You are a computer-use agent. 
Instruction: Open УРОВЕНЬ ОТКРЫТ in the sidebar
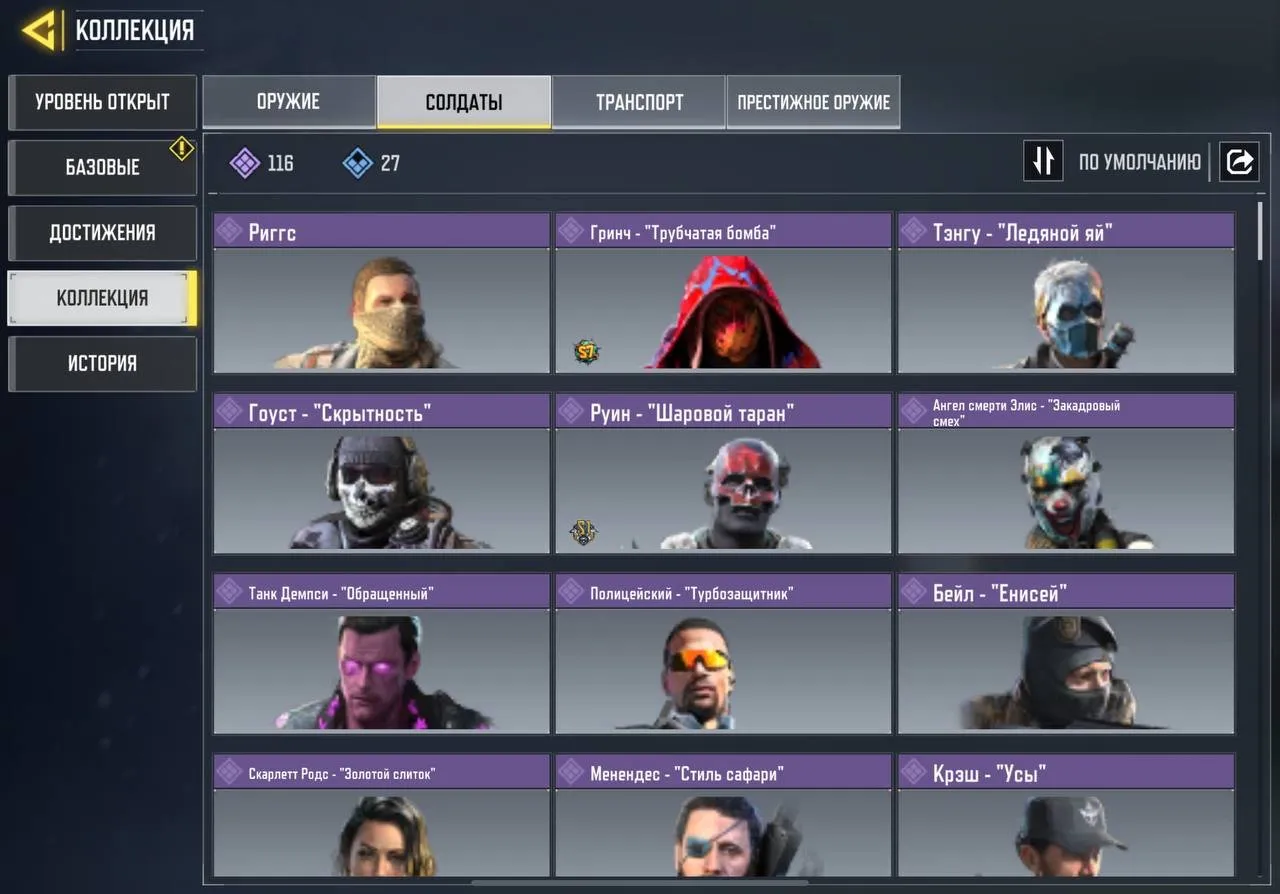tap(102, 101)
